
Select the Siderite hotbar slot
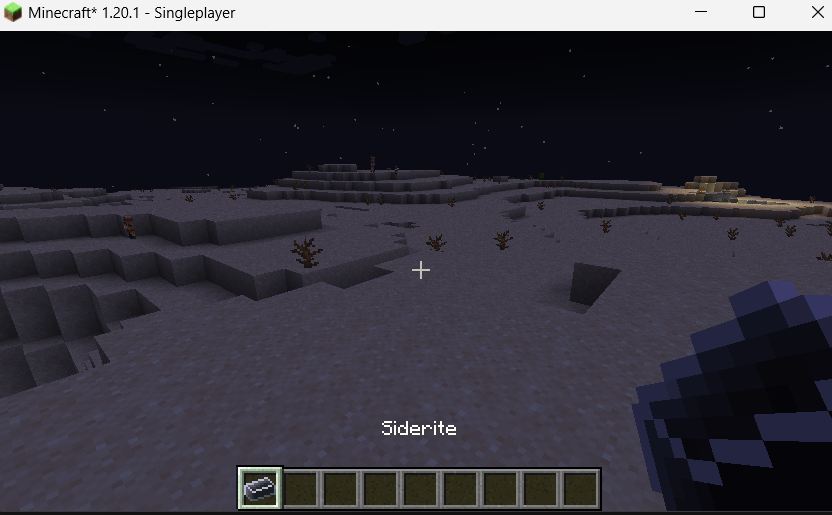point(260,488)
